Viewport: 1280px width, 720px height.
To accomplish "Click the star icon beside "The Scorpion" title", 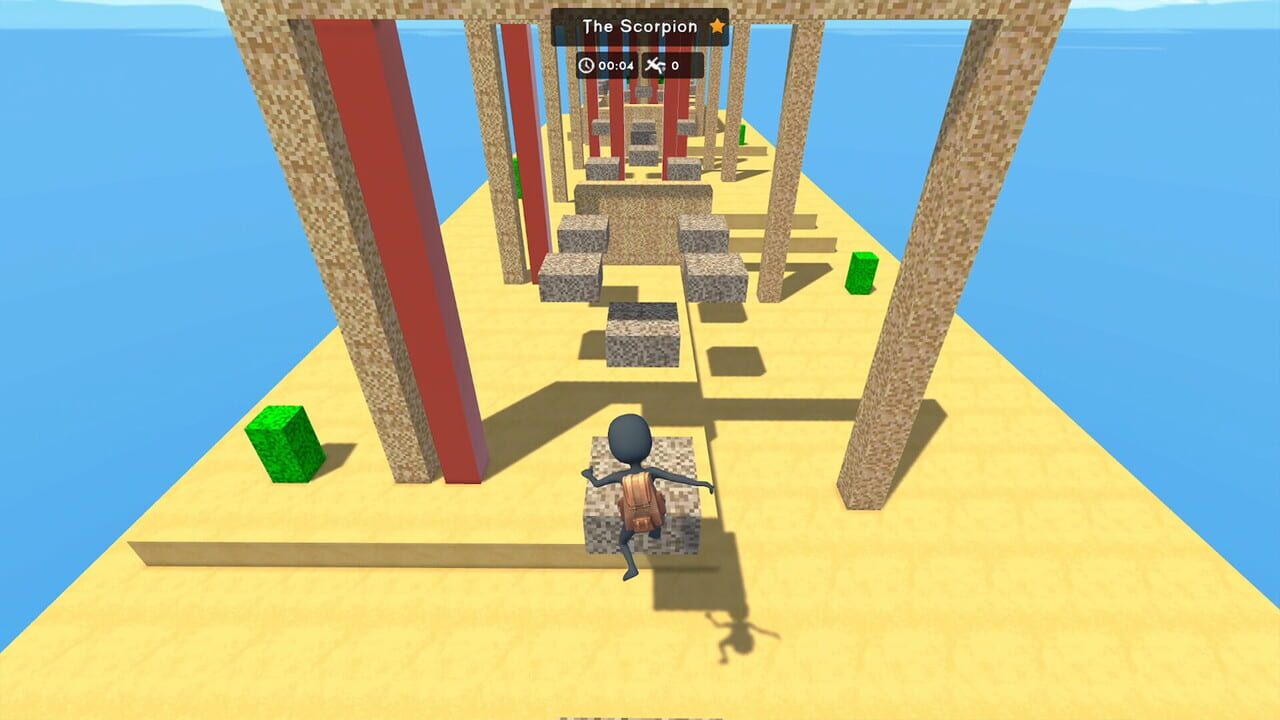I will 717,28.
